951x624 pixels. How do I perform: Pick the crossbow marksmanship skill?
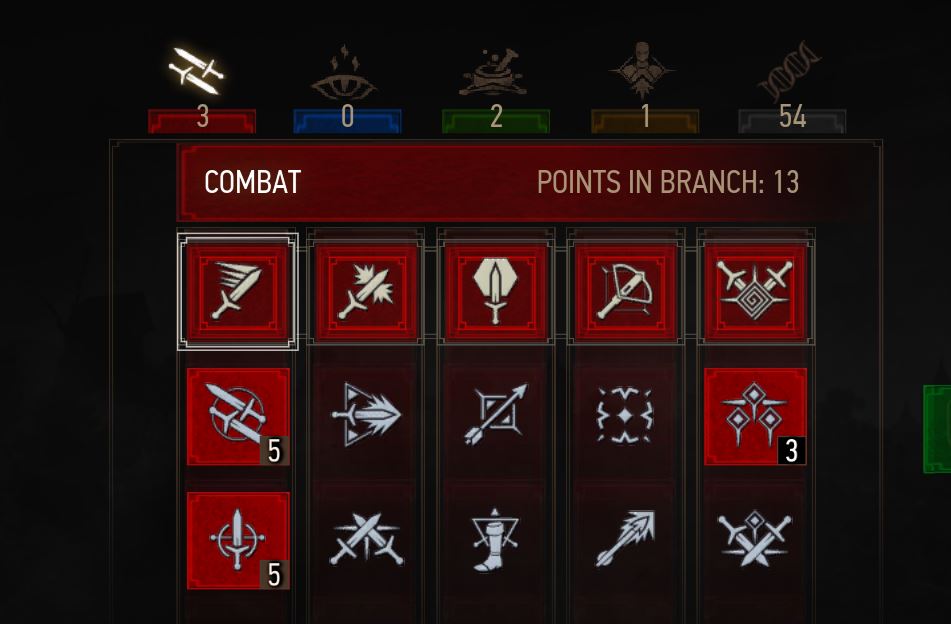coord(626,291)
